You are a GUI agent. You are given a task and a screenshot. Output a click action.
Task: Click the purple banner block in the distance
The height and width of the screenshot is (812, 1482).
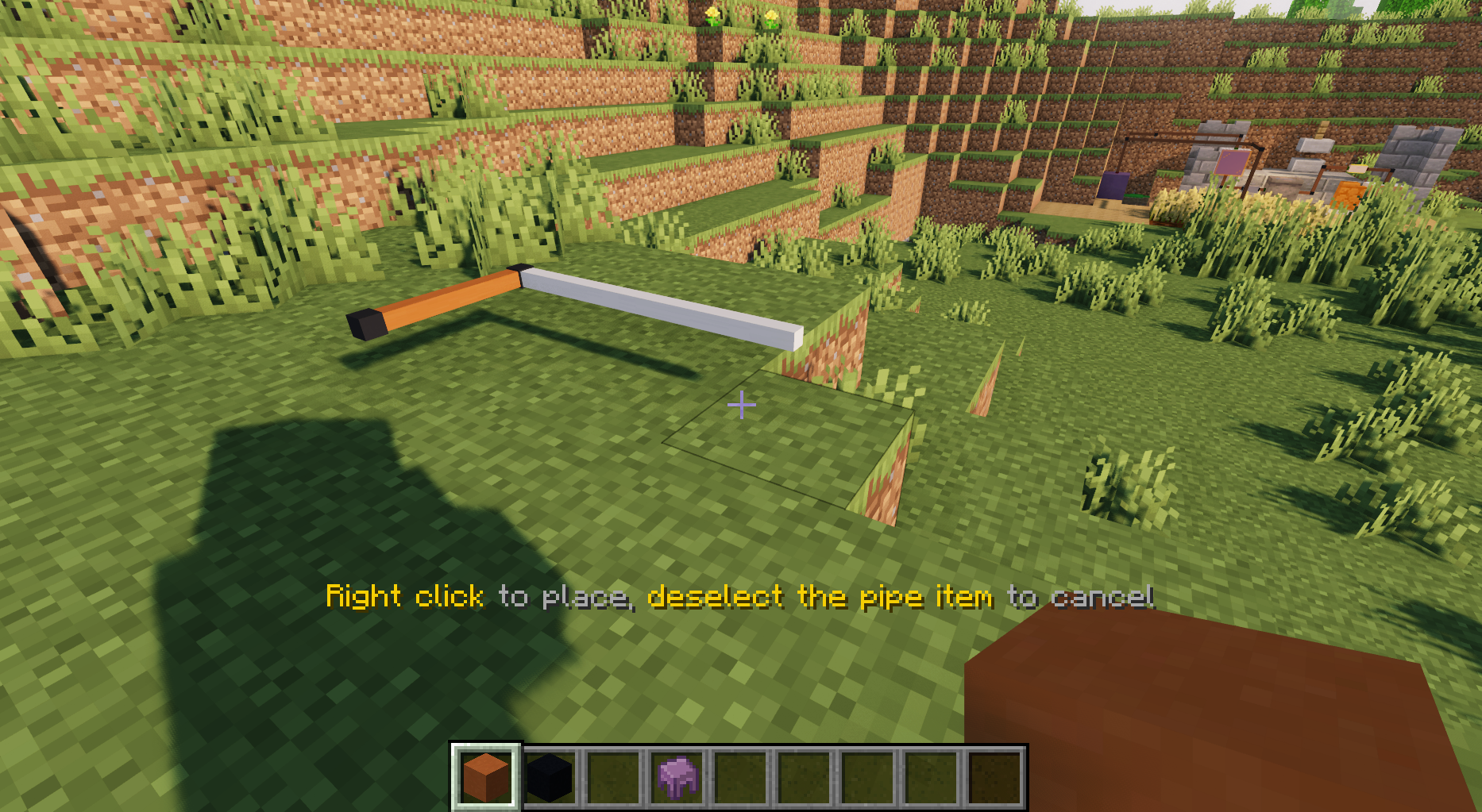pyautogui.click(x=1112, y=187)
